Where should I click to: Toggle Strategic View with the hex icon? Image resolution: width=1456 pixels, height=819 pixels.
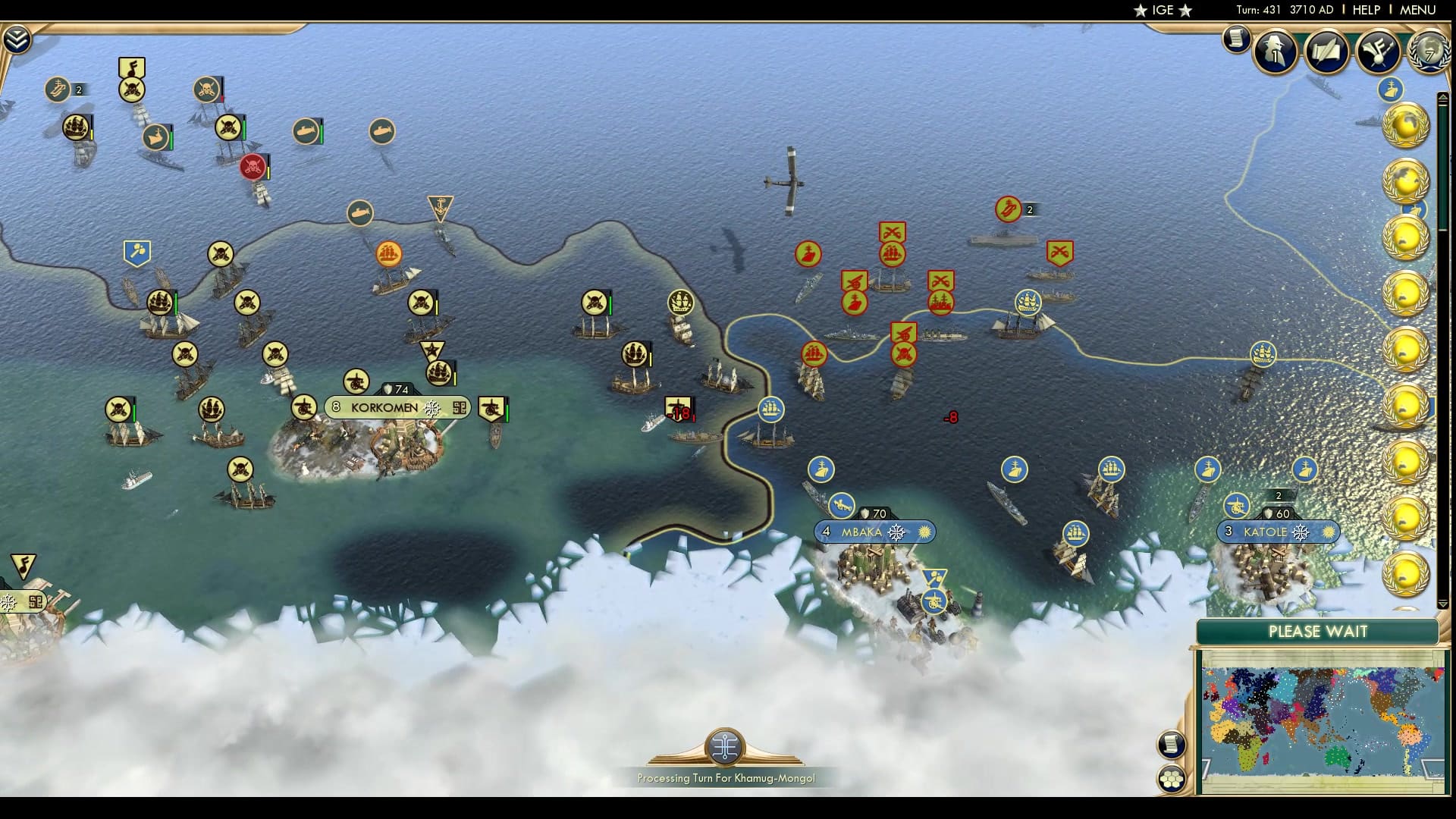1172,777
